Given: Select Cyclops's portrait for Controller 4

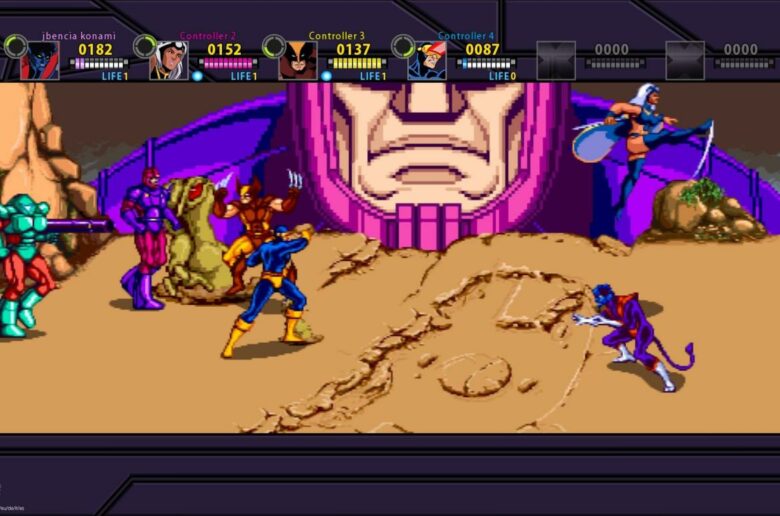Looking at the screenshot, I should point(427,60).
